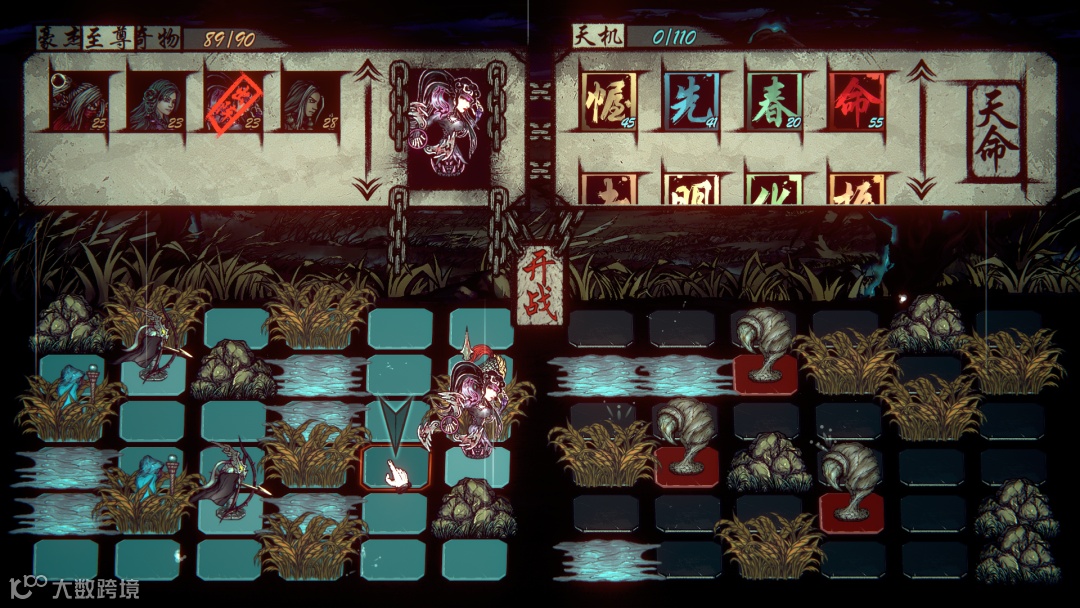Pick the green 春 card
1080x608 pixels.
tap(774, 100)
